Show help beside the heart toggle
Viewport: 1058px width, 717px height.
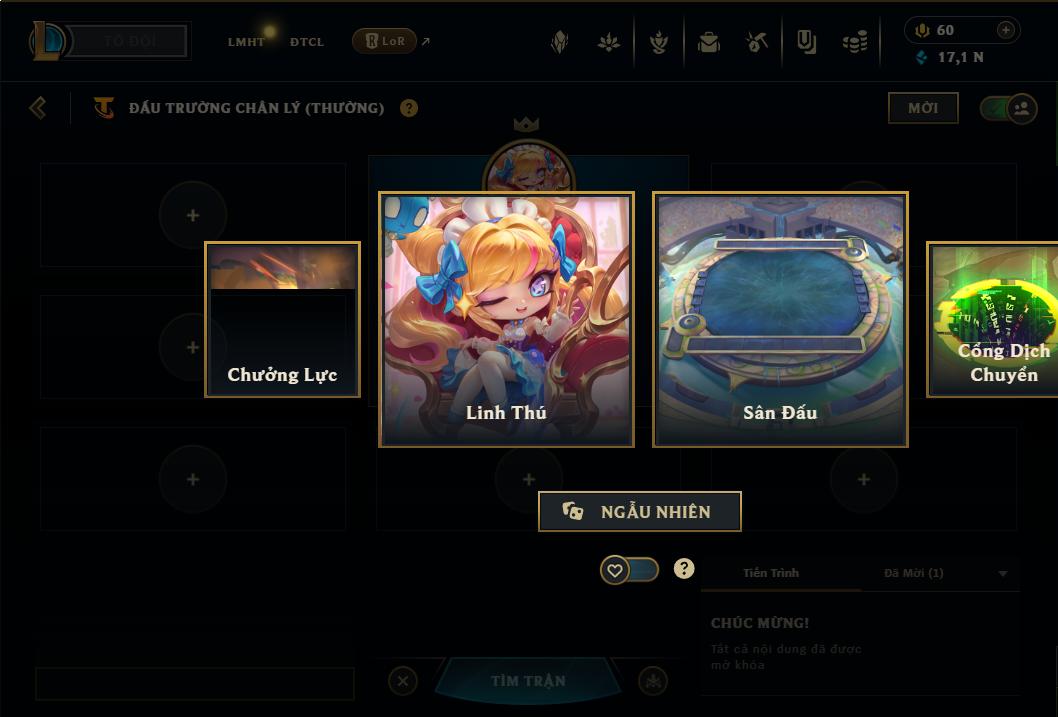click(684, 569)
